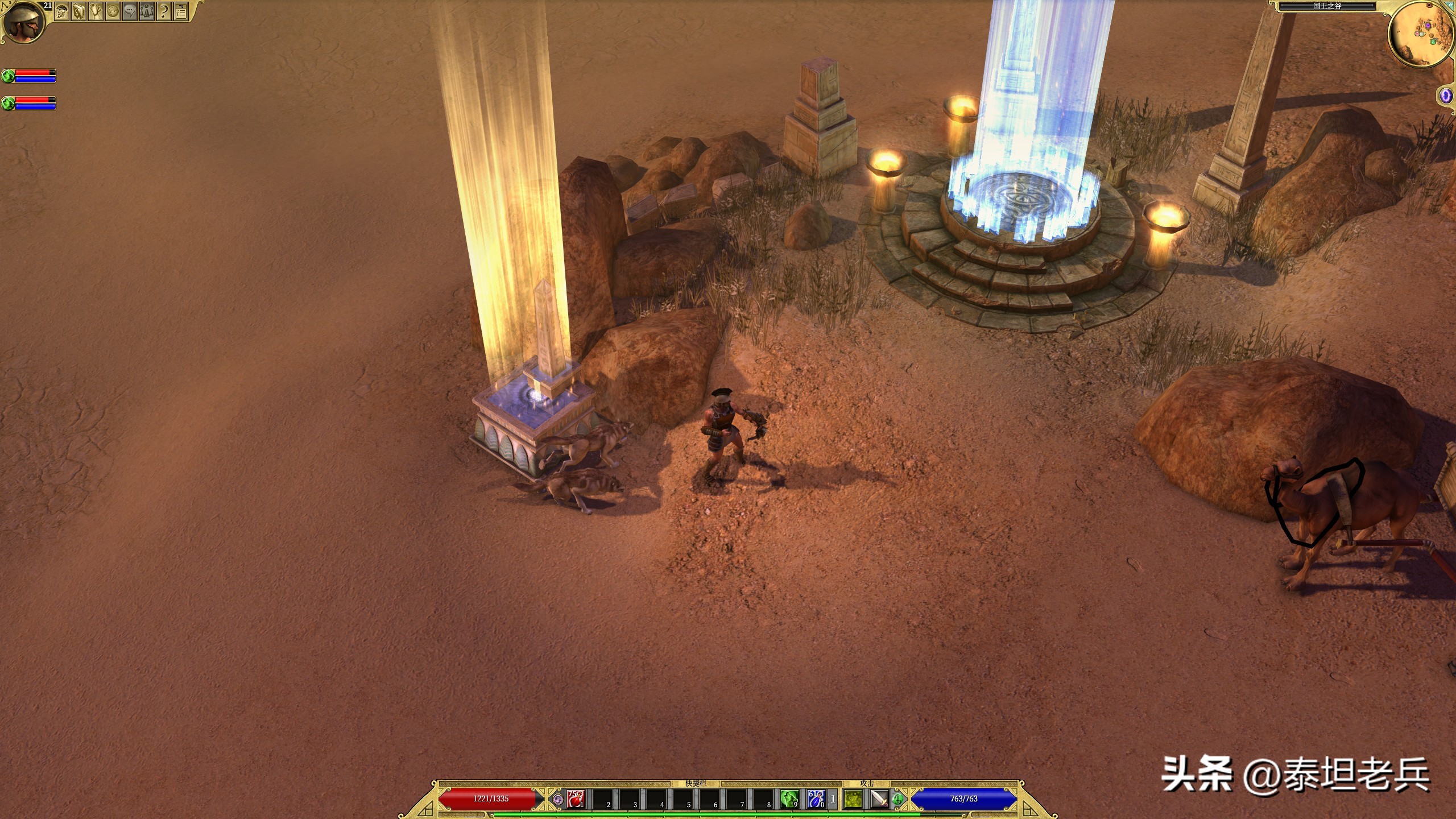Activate the green wolf summon skill
The width and height of the screenshot is (1456, 819).
click(x=789, y=799)
